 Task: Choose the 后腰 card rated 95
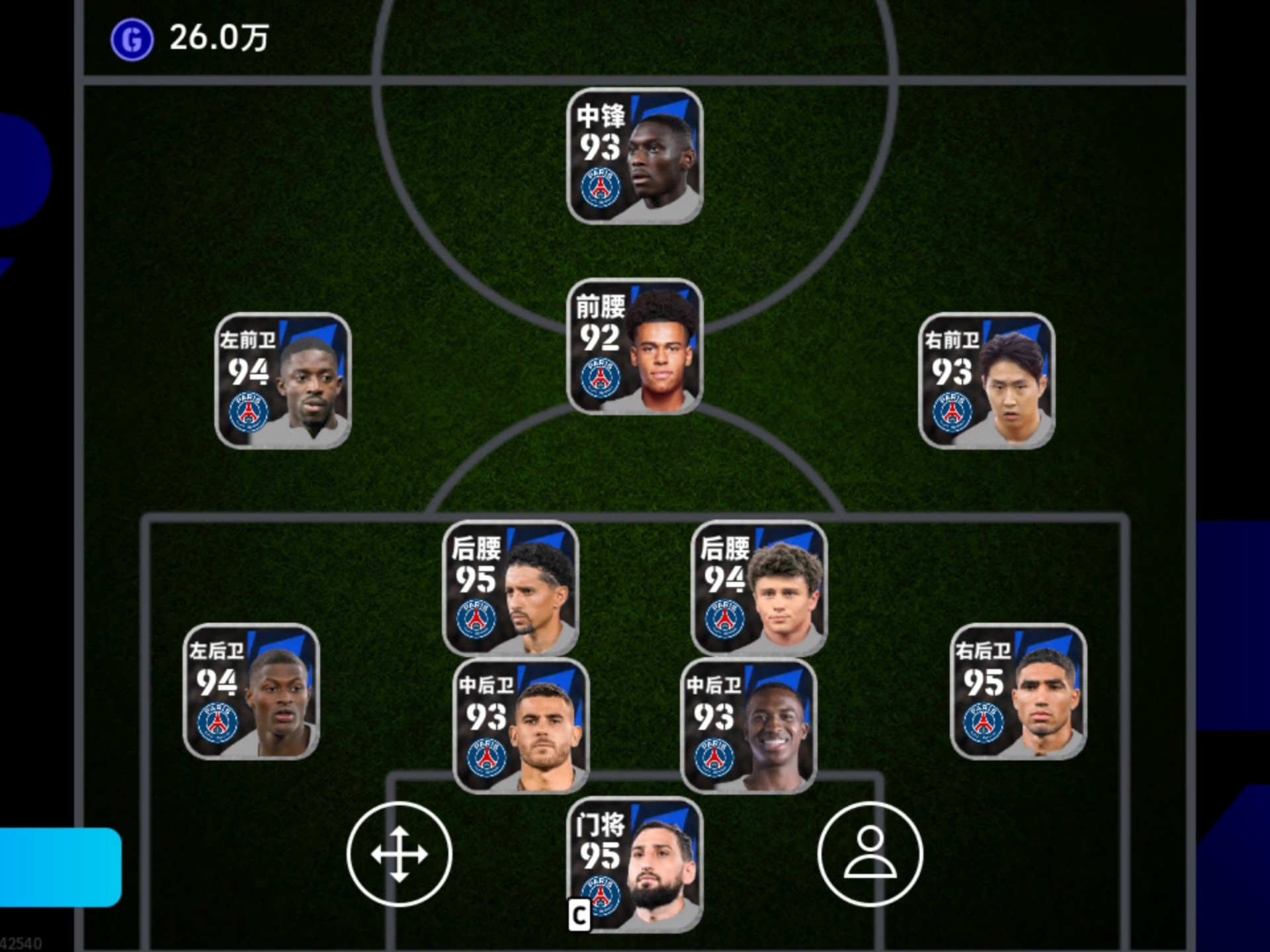(510, 587)
